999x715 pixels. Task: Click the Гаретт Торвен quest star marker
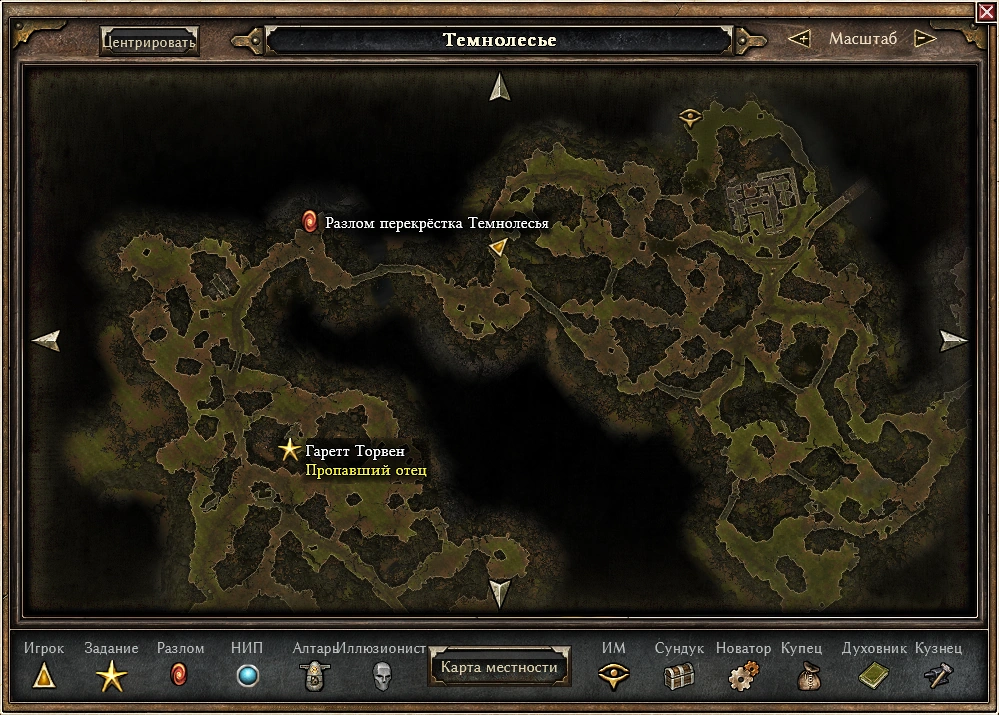[x=290, y=451]
